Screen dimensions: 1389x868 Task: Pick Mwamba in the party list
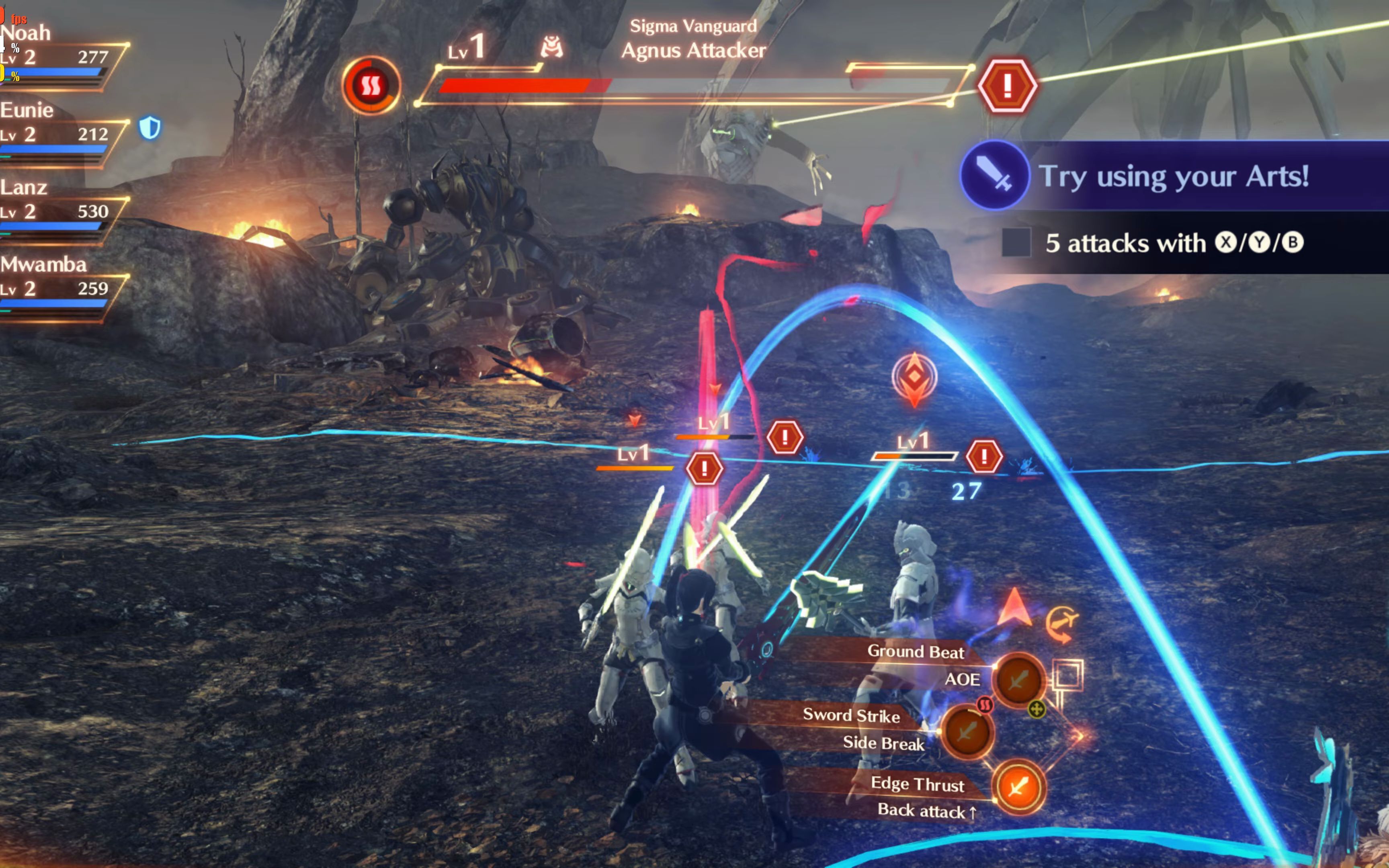click(44, 265)
